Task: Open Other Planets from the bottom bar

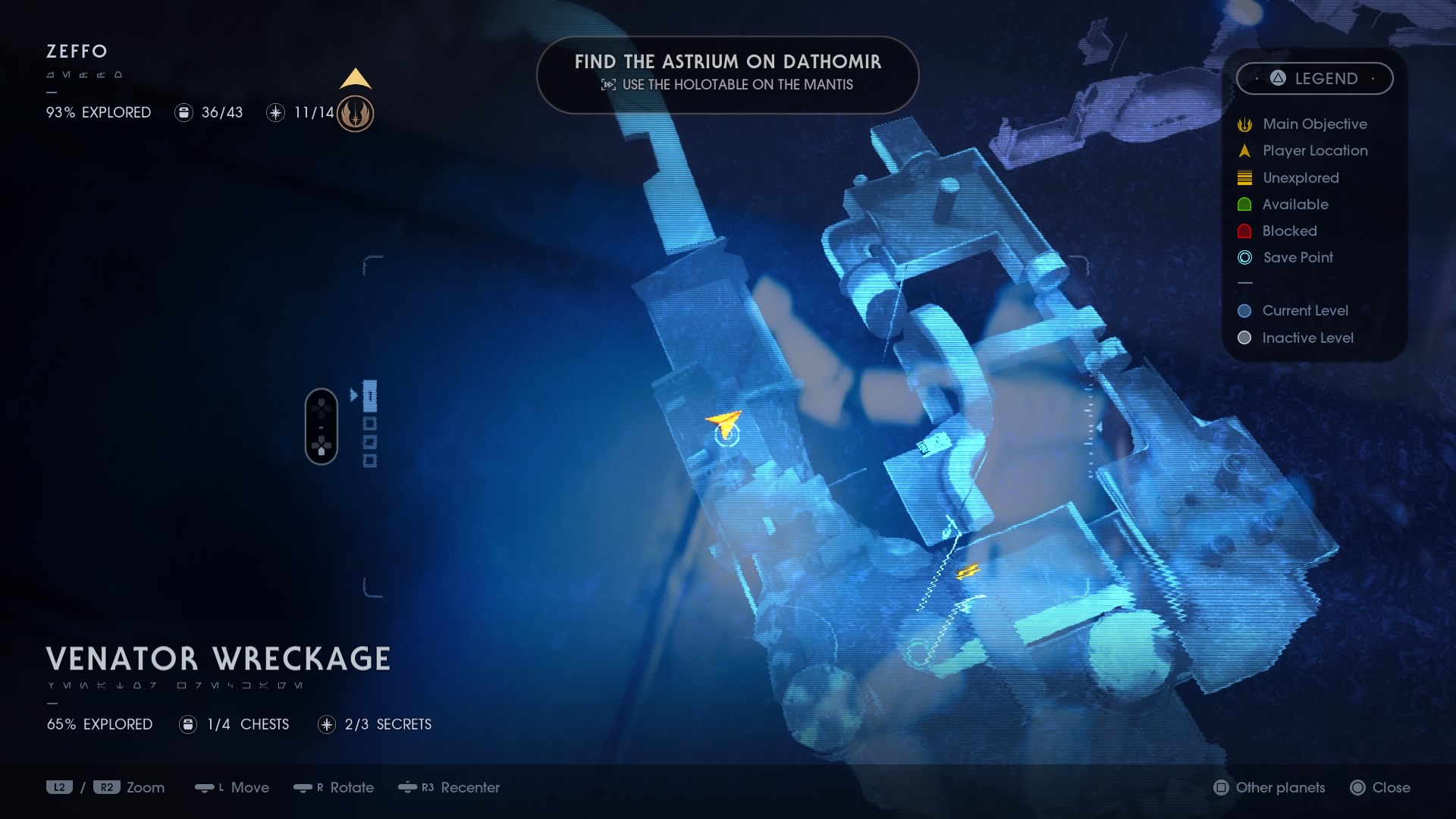Action: [x=1269, y=788]
